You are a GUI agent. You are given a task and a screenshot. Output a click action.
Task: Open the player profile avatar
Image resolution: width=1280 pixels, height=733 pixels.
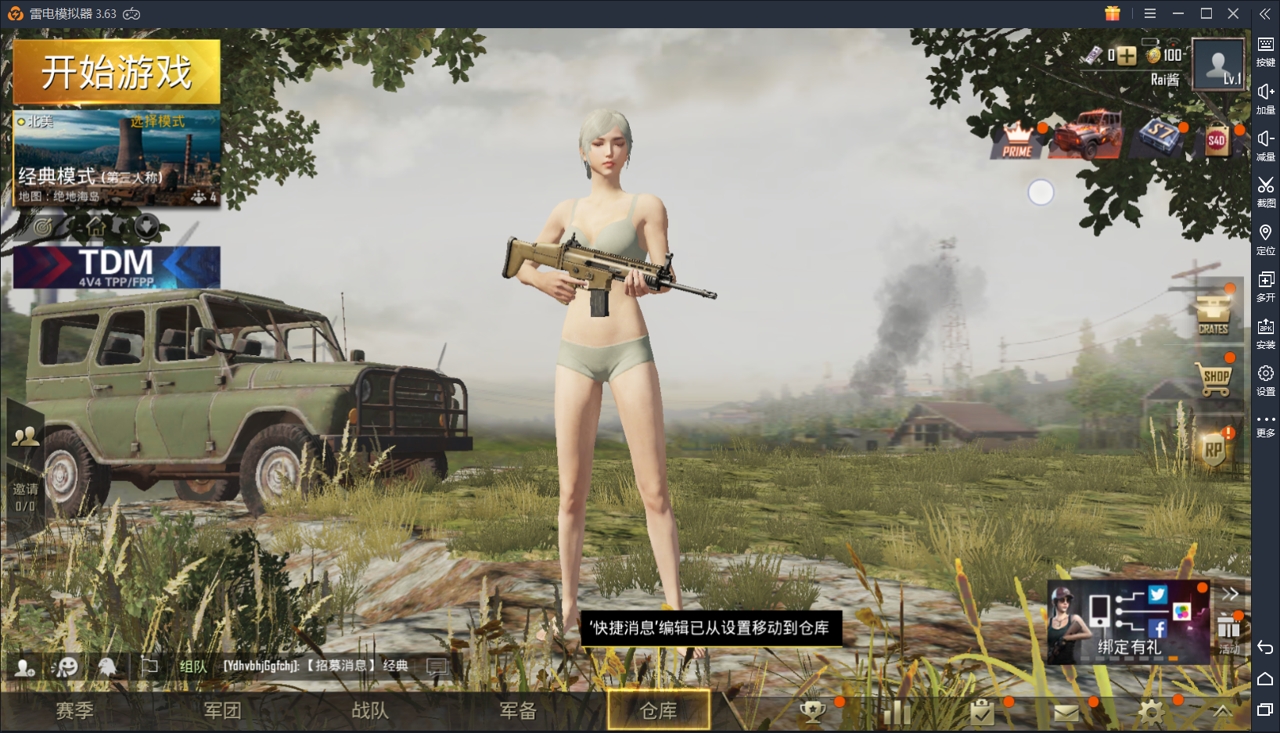coord(1218,65)
